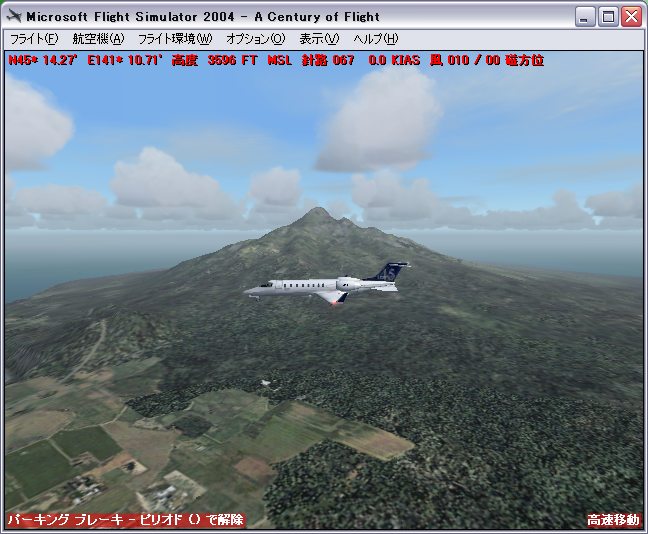Open the ヘルプ(H) help menu
Screen dimensions: 648x534
[x=375, y=39]
